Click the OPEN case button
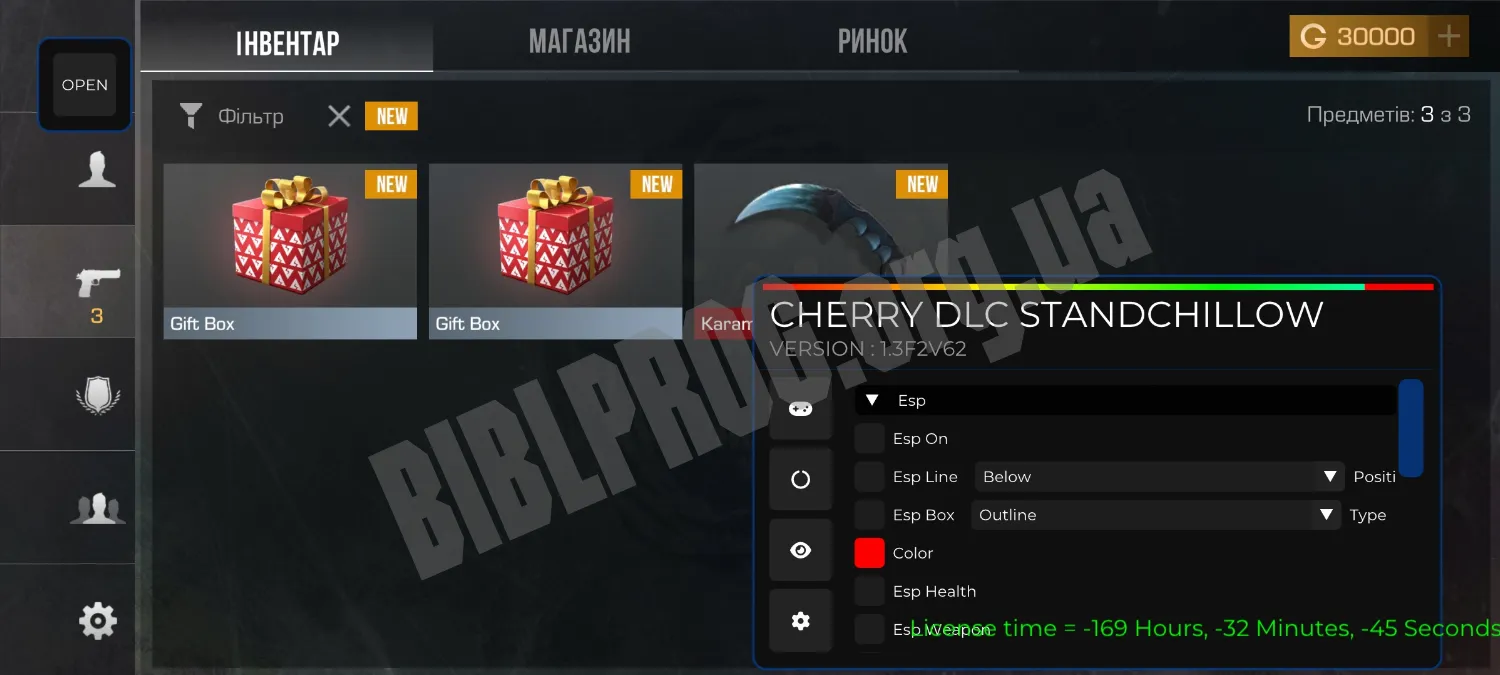Image resolution: width=1500 pixels, height=675 pixels. 85,85
